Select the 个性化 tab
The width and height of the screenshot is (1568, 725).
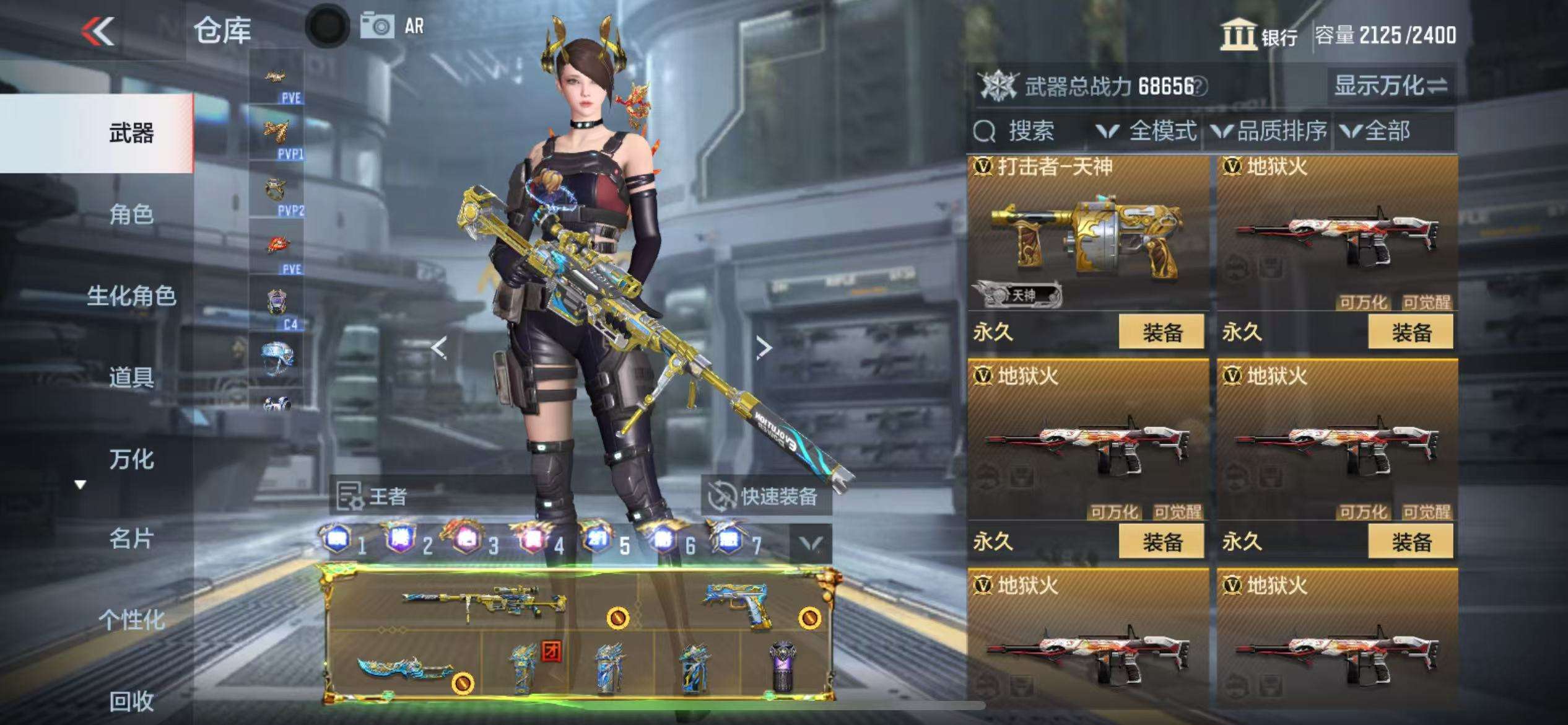point(131,620)
